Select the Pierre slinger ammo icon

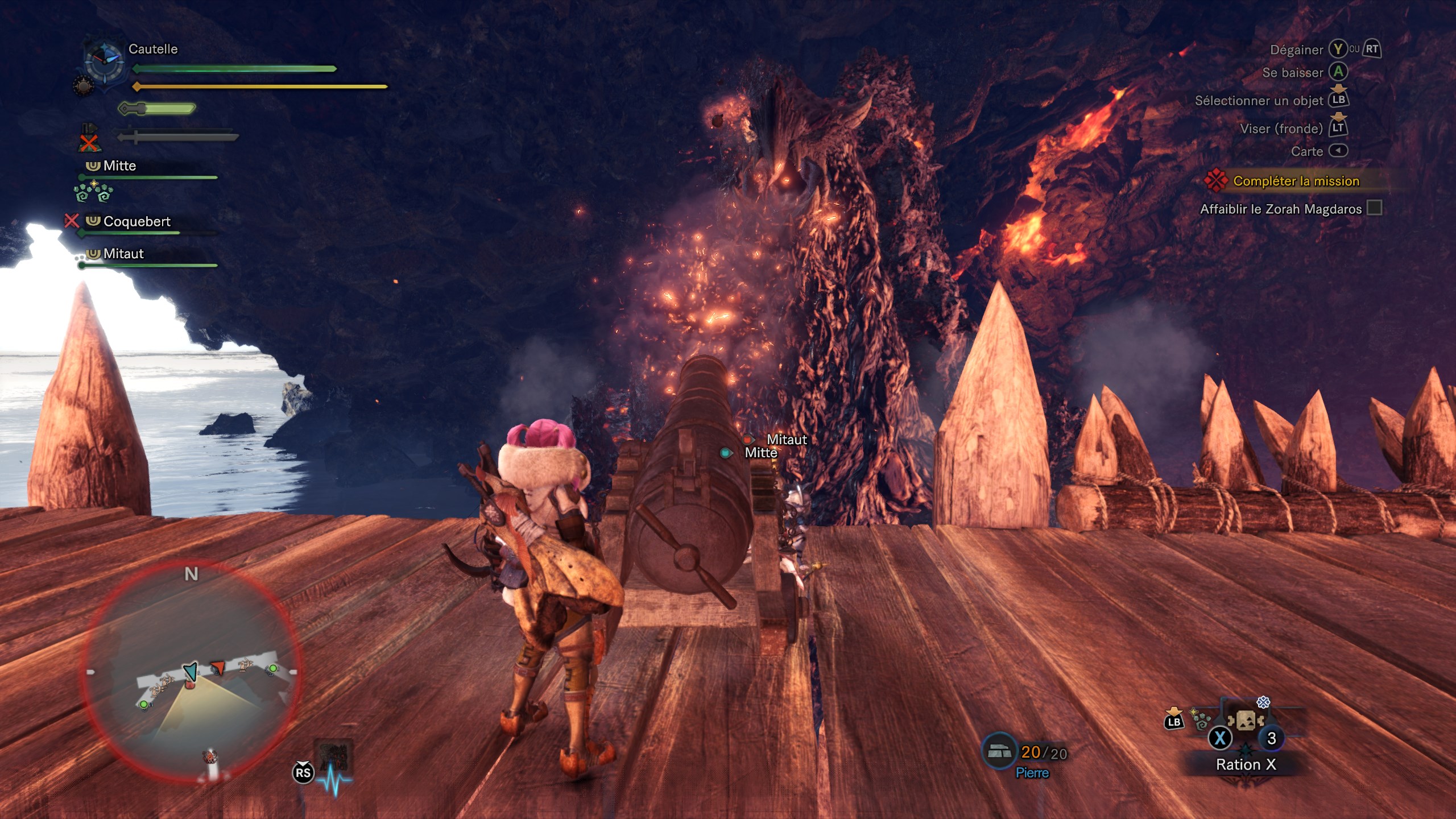999,752
